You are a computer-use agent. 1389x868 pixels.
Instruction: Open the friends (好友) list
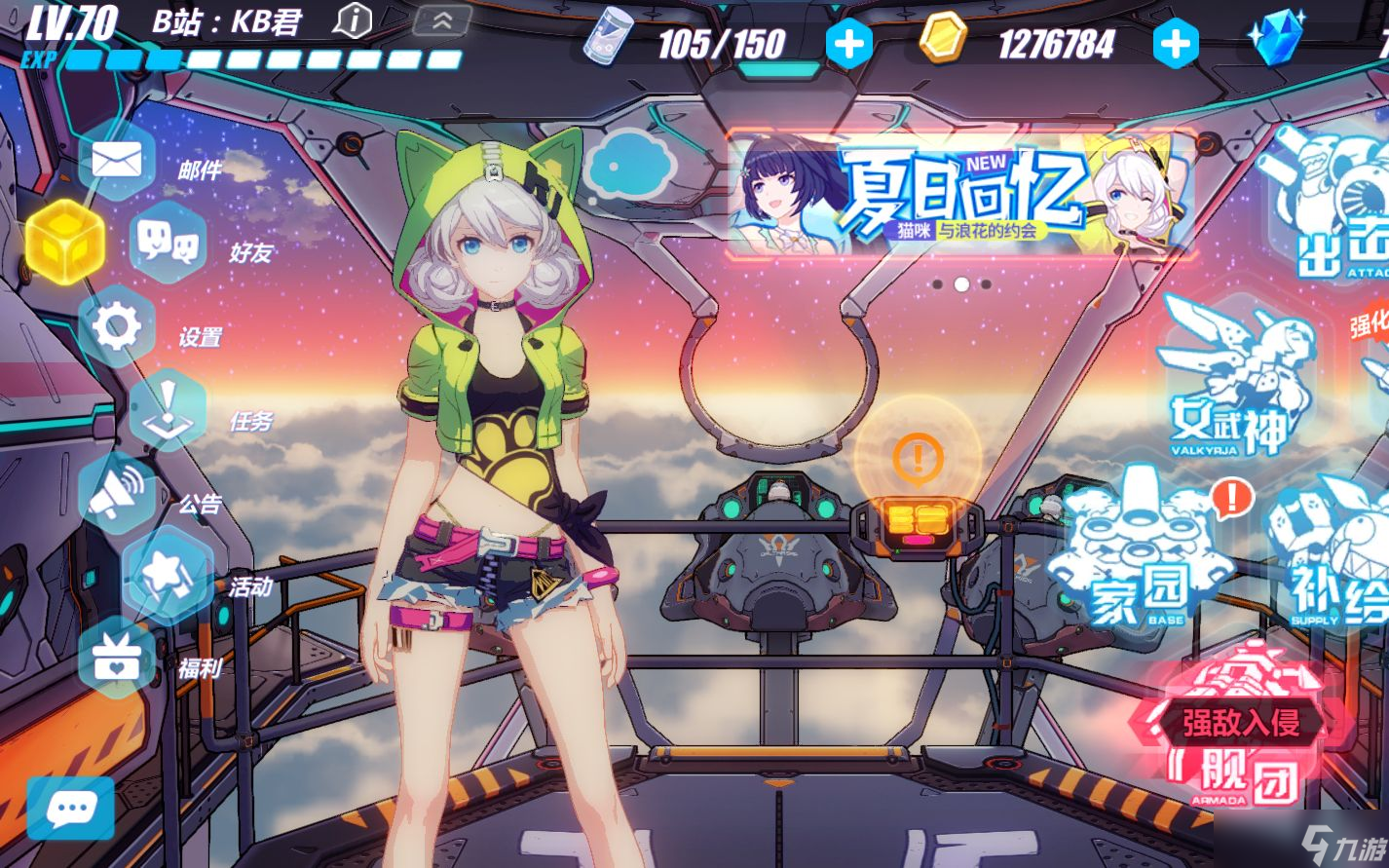click(167, 244)
